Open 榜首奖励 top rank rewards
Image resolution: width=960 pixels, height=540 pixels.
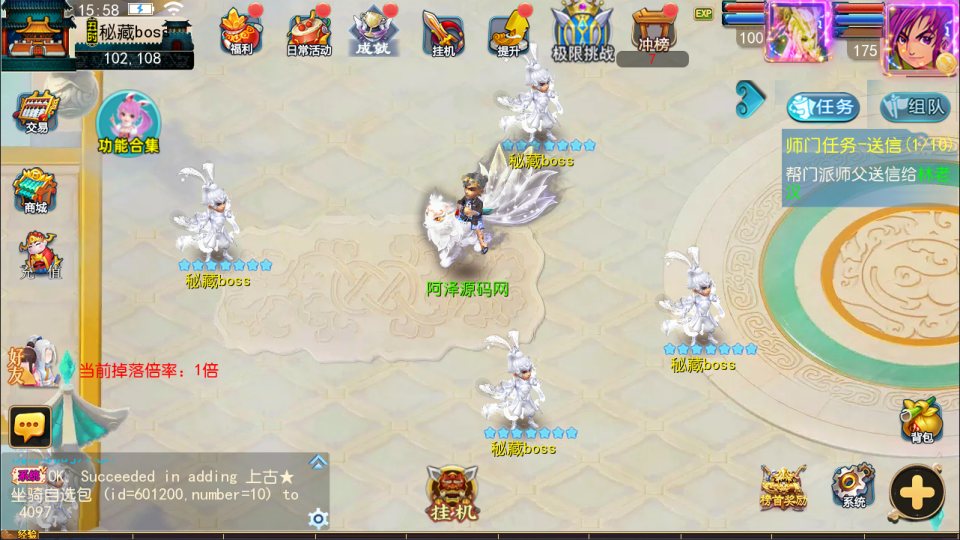click(x=782, y=486)
